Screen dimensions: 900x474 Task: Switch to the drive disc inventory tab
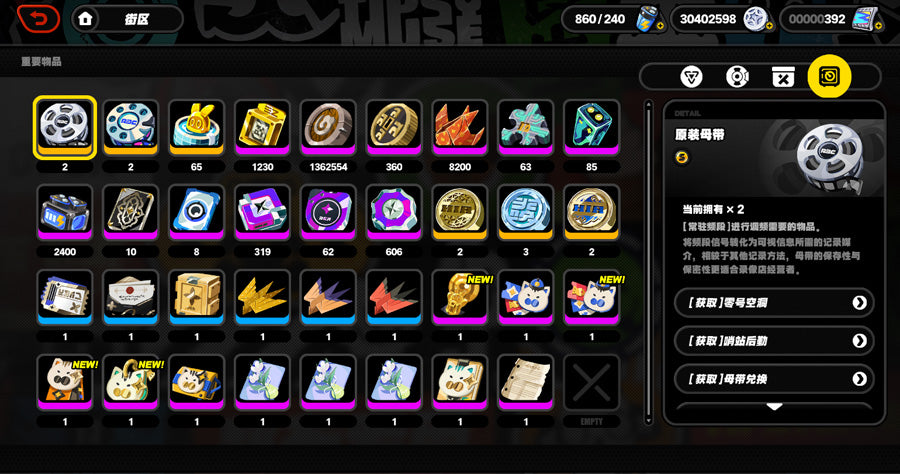pos(738,76)
